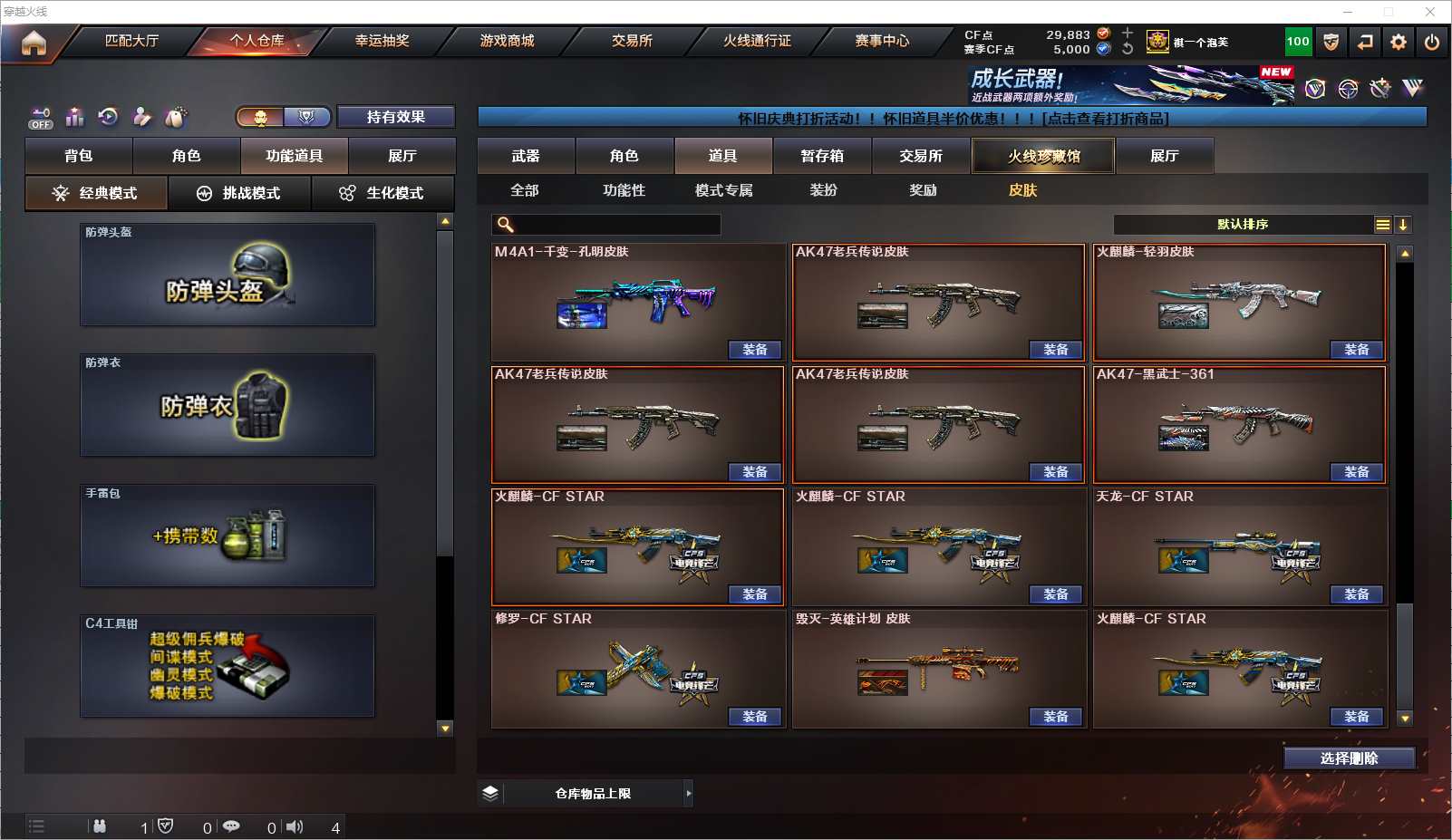Equip the M4A1-千变-孔明皮肤 skin

[754, 350]
